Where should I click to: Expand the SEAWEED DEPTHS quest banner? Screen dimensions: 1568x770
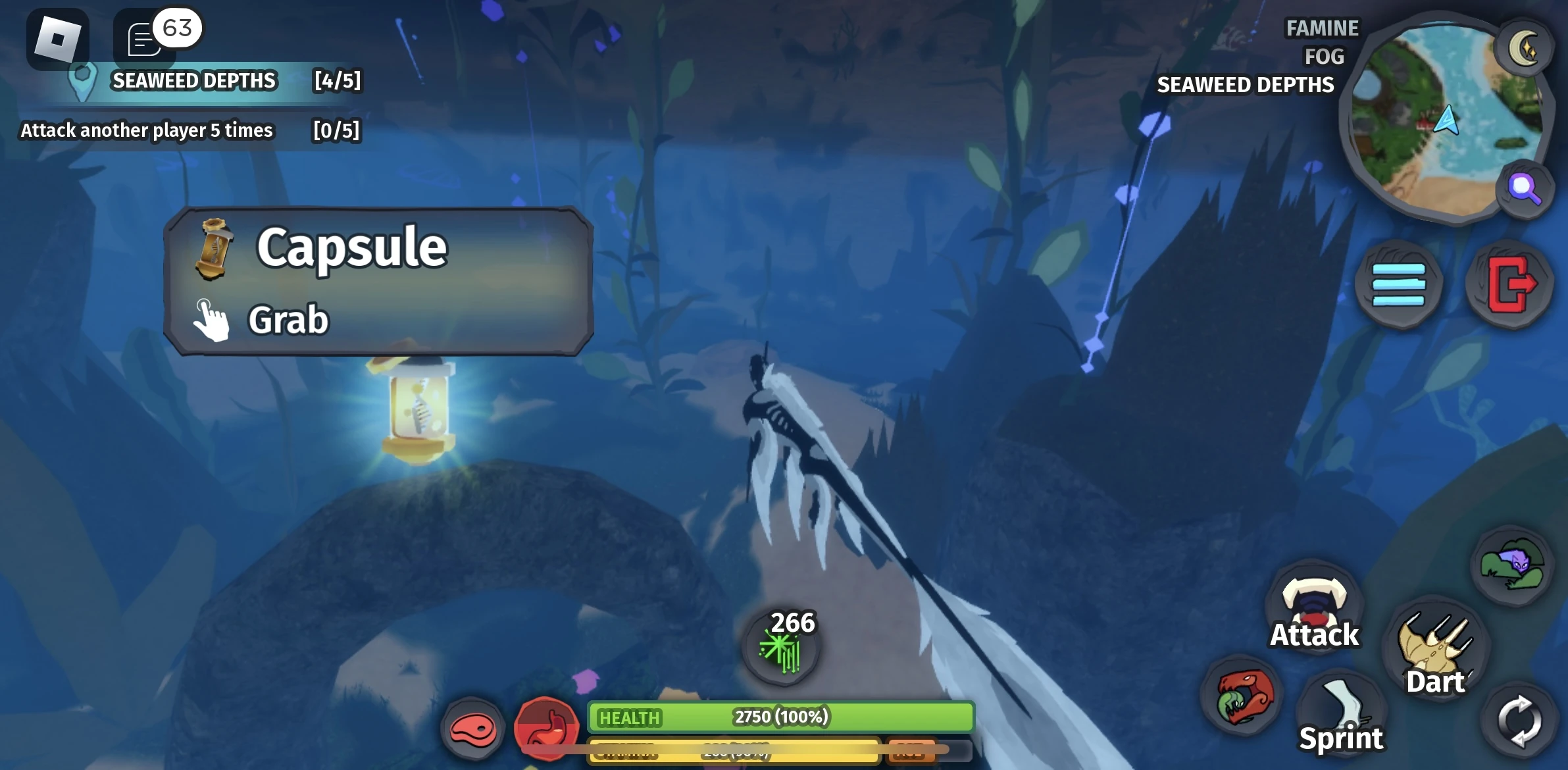tap(195, 80)
